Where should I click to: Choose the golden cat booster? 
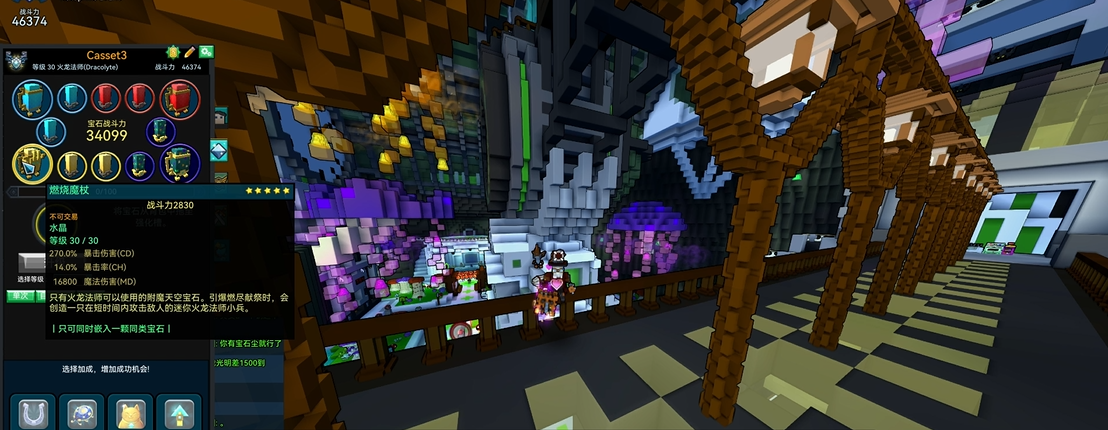(131, 413)
